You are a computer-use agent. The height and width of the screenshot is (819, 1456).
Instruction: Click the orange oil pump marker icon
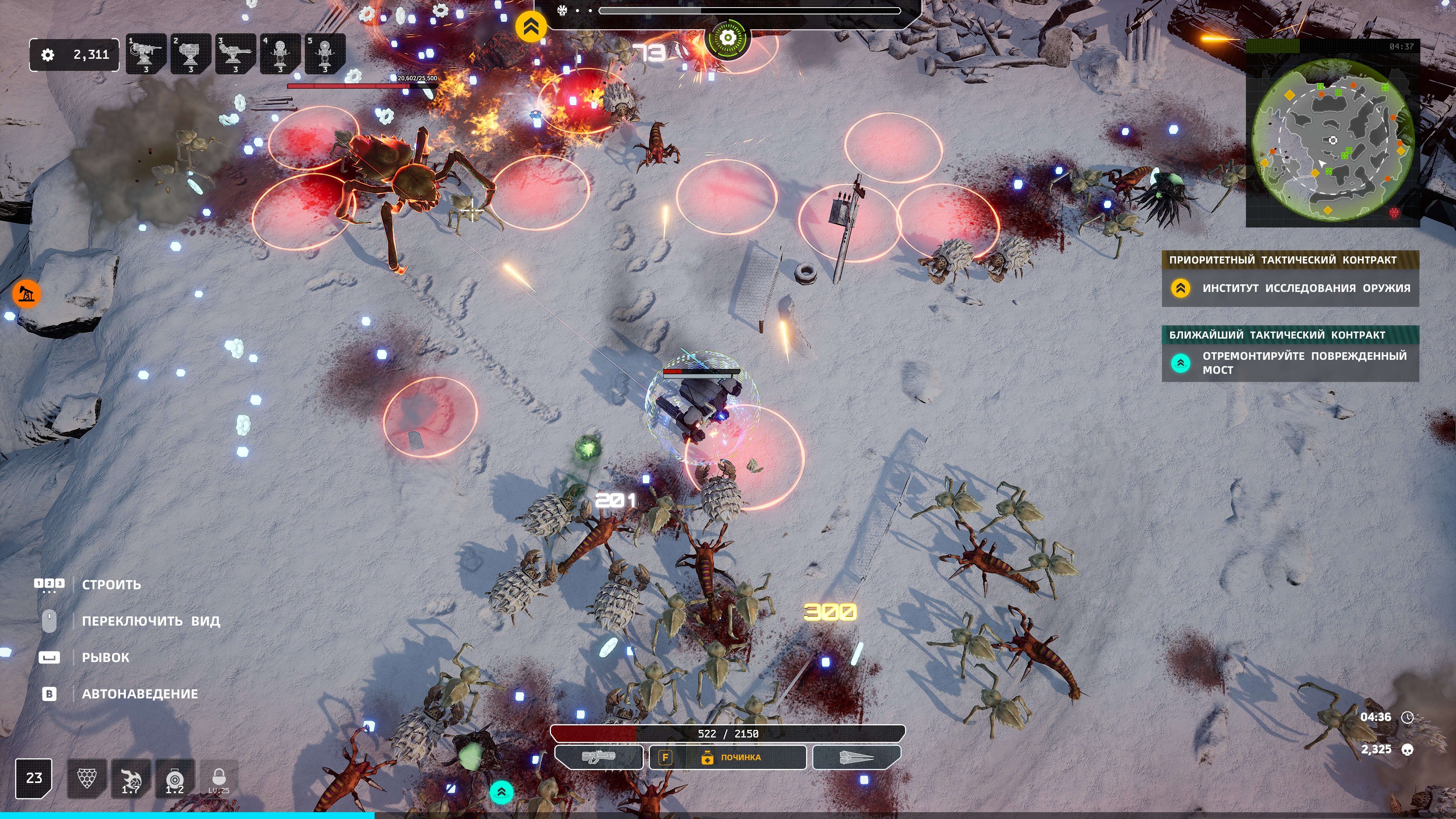click(26, 293)
